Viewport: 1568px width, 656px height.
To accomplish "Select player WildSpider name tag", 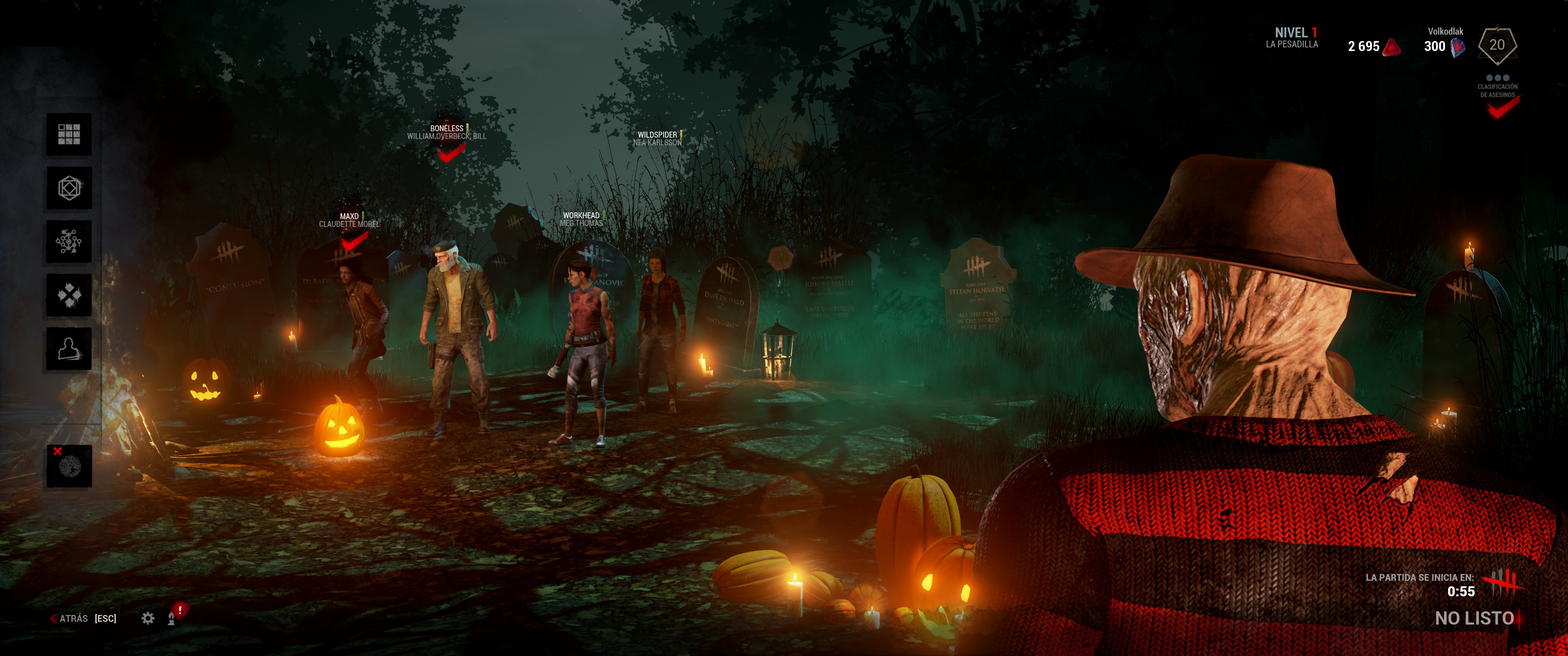I will coord(657,134).
